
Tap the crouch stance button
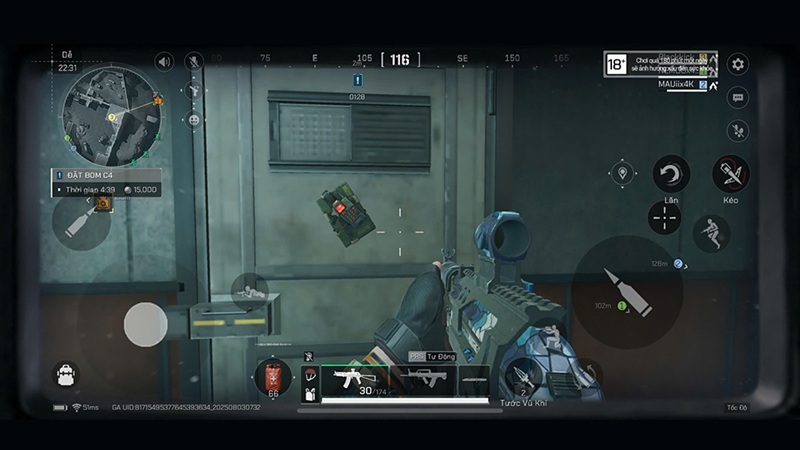(711, 233)
